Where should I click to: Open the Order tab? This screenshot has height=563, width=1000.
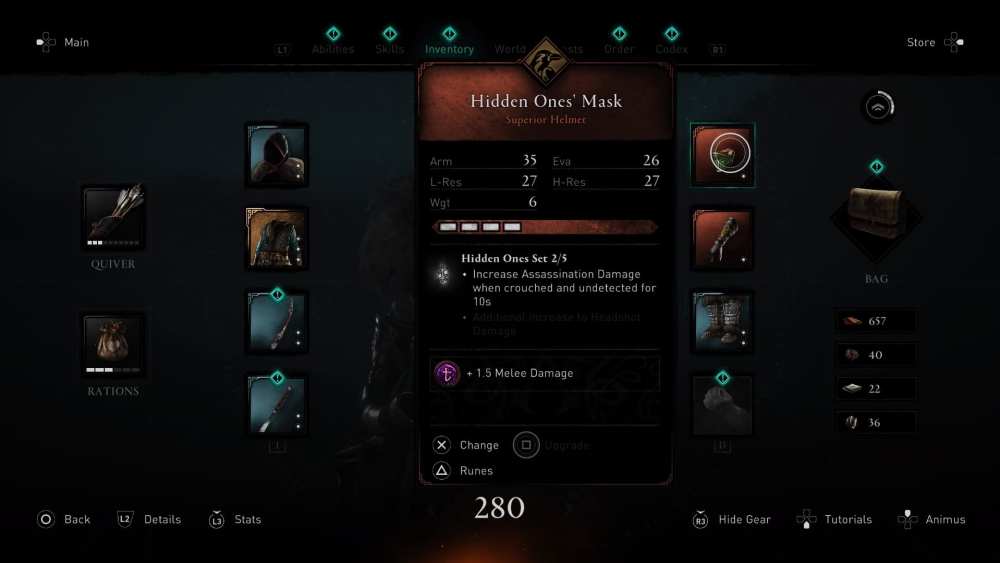619,48
